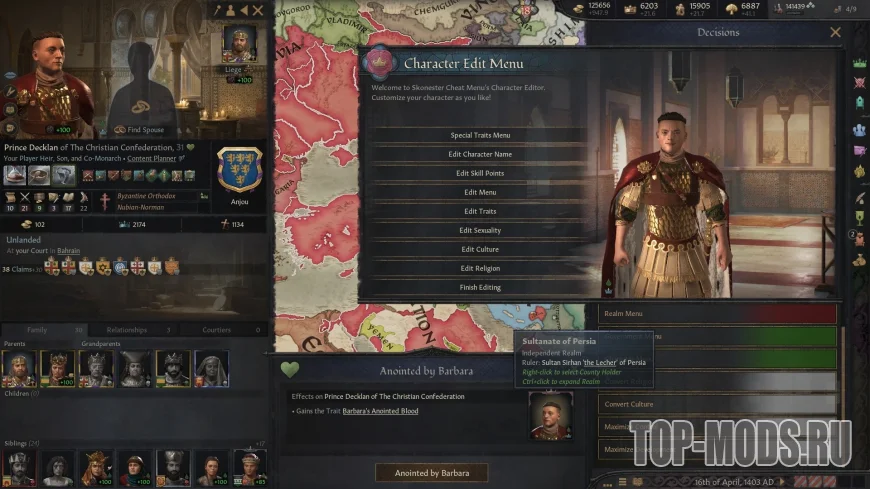Open the Edit Traits option
Image resolution: width=870 pixels, height=489 pixels.
click(480, 211)
